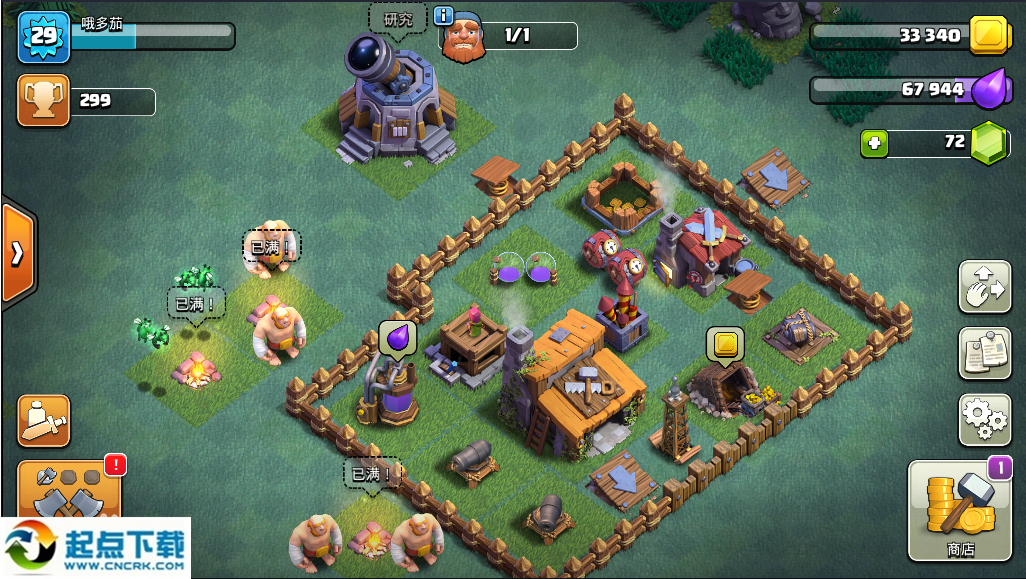1026x579 pixels.
Task: Select the gold storage icon
Action: pos(990,35)
